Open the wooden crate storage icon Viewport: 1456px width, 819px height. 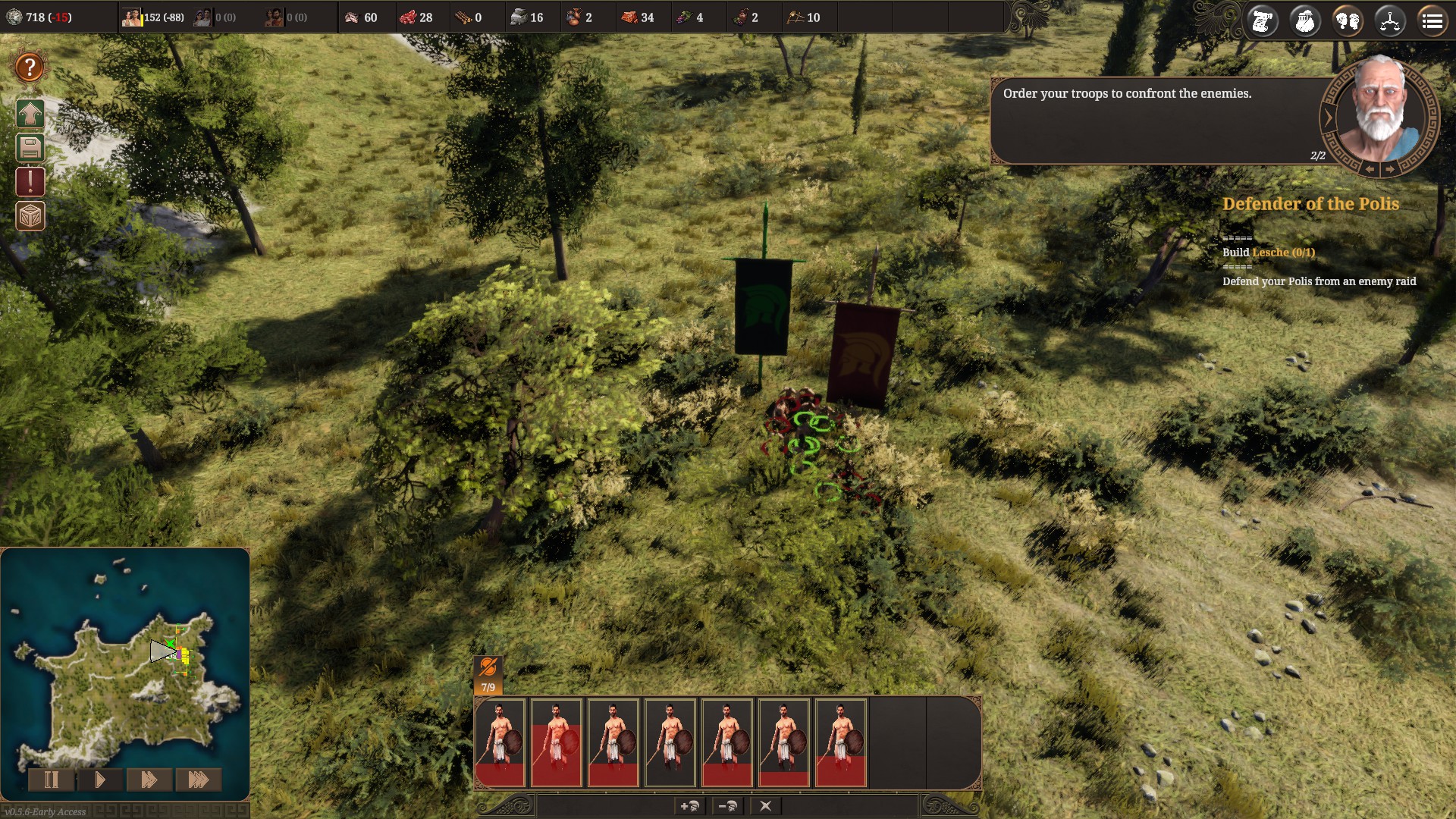[x=30, y=216]
